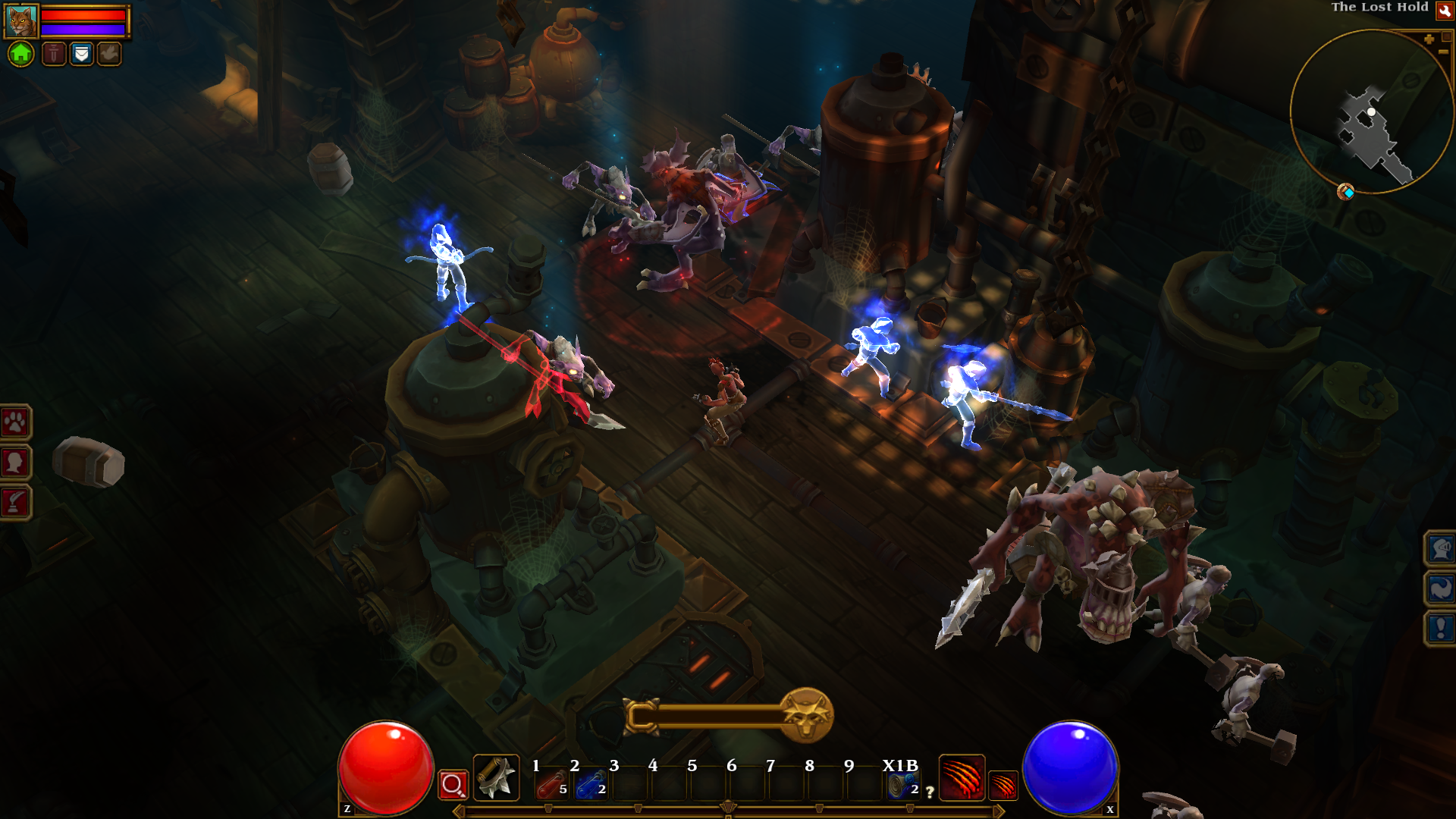Open the skills sword icon near the portrait
Image resolution: width=1456 pixels, height=819 pixels.
[x=54, y=54]
